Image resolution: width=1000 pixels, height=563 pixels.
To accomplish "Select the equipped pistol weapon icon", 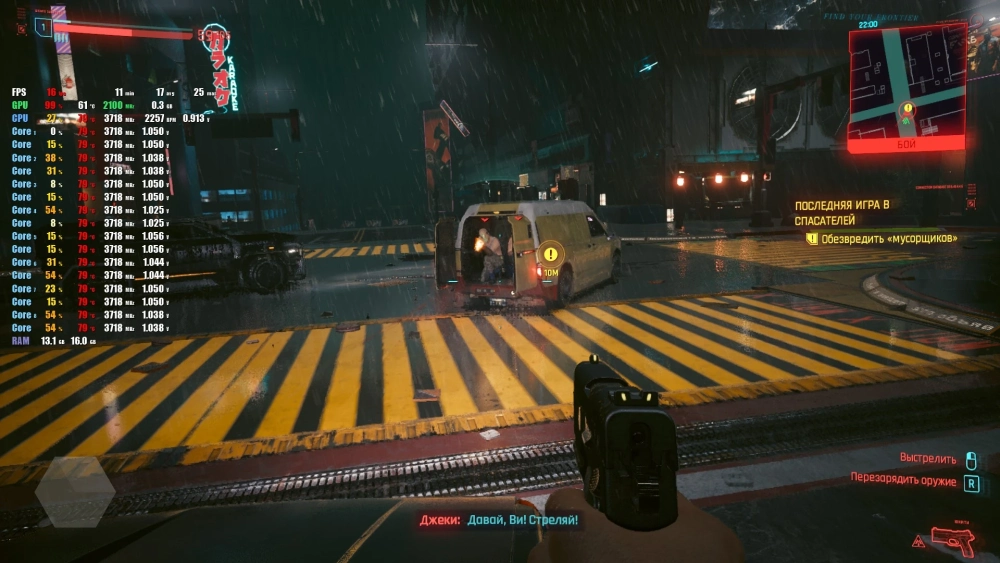I will (x=952, y=541).
